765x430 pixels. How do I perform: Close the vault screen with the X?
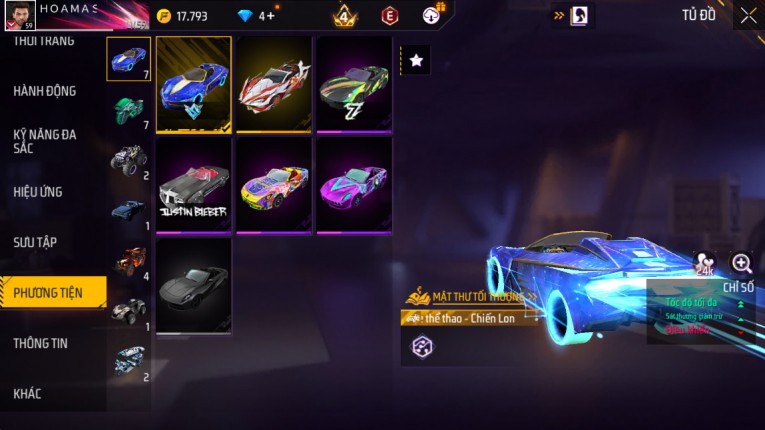748,16
